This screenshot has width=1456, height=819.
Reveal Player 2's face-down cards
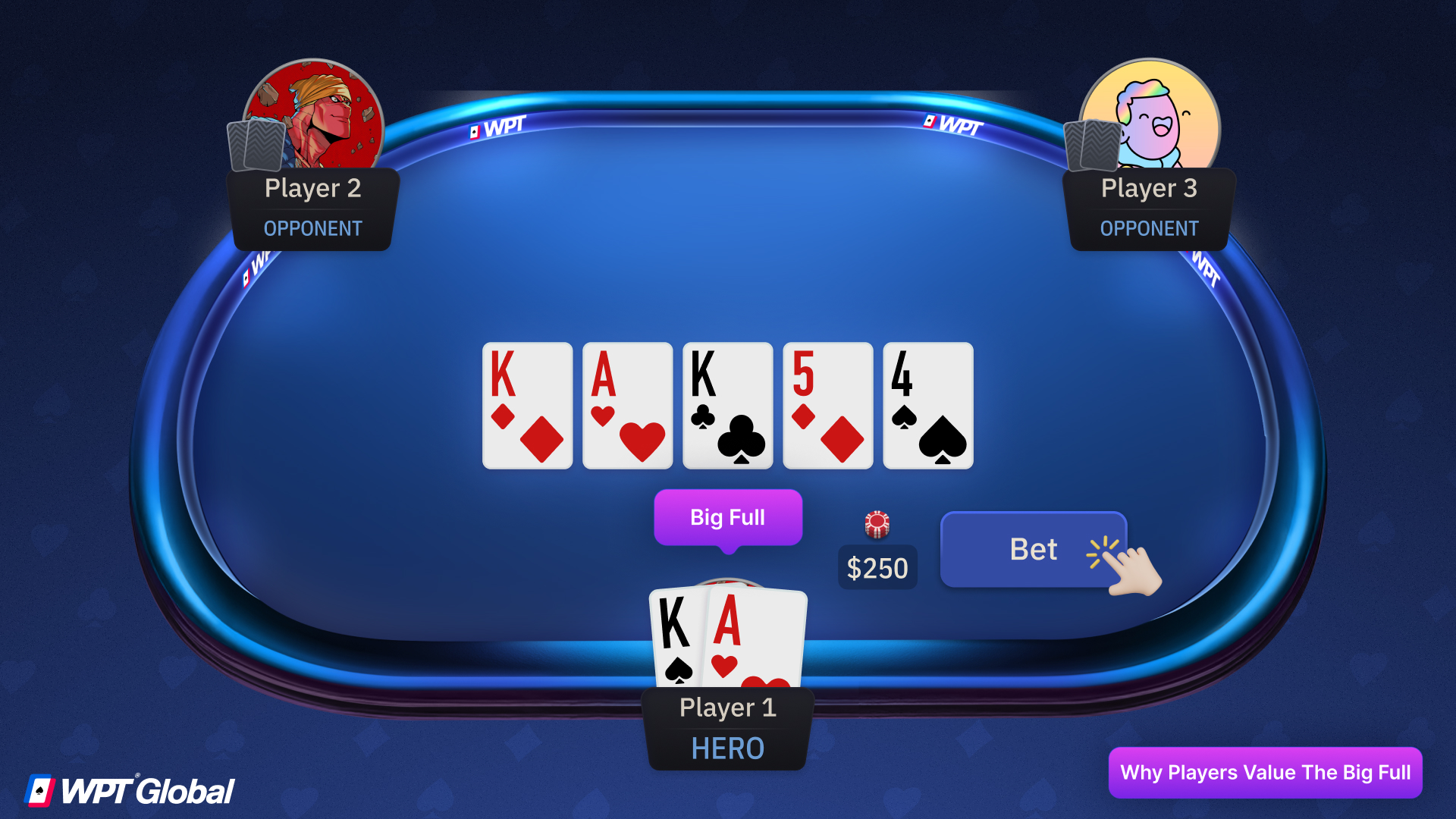click(256, 146)
